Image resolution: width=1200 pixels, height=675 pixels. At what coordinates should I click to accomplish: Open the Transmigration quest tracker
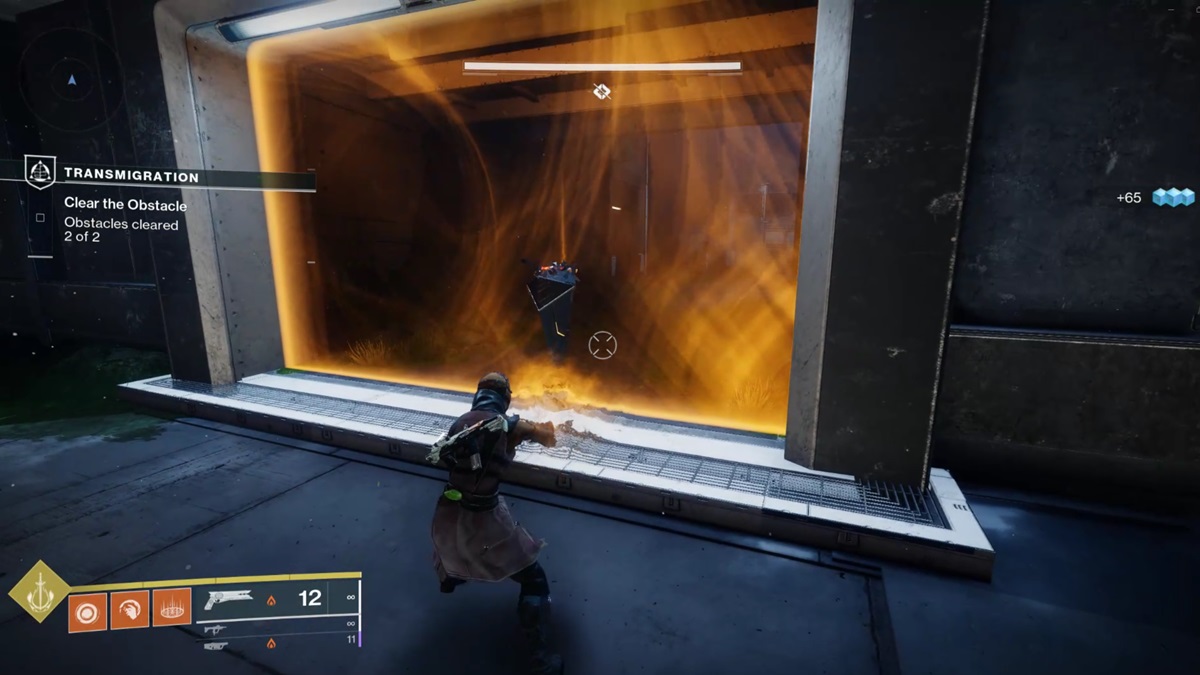131,176
